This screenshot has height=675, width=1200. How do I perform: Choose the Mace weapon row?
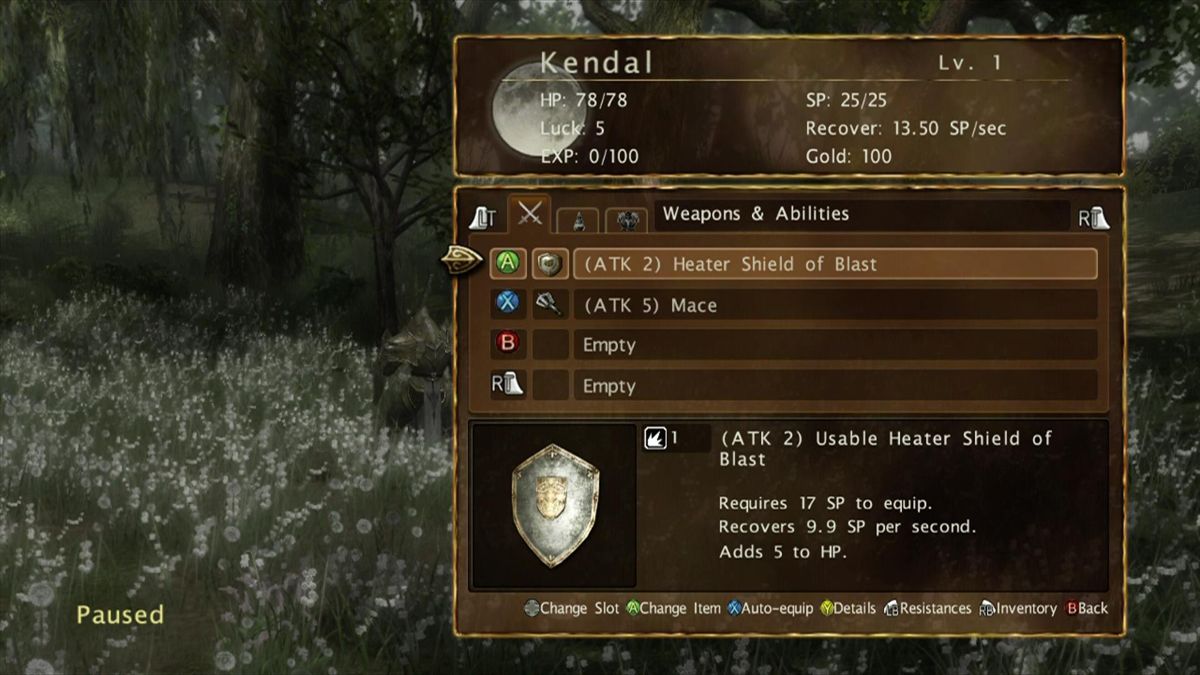[x=834, y=305]
